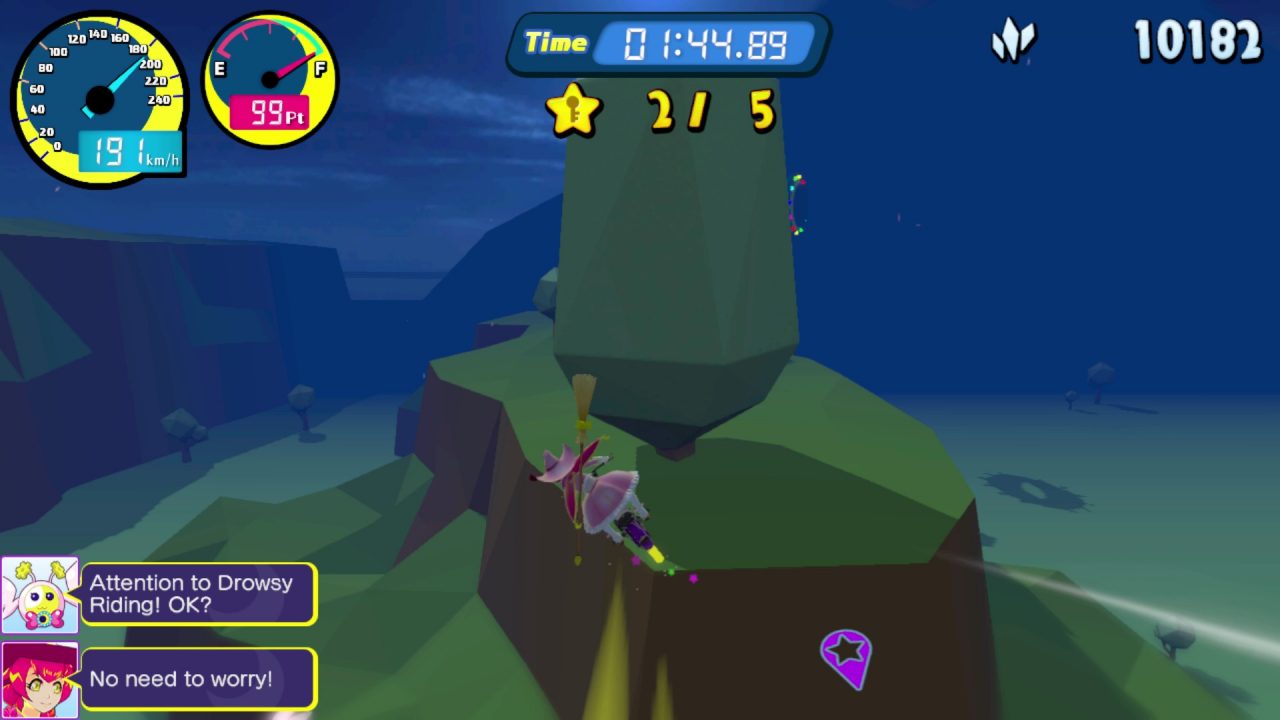The height and width of the screenshot is (720, 1280).
Task: Click the purple star waypoint marker
Action: pyautogui.click(x=846, y=655)
